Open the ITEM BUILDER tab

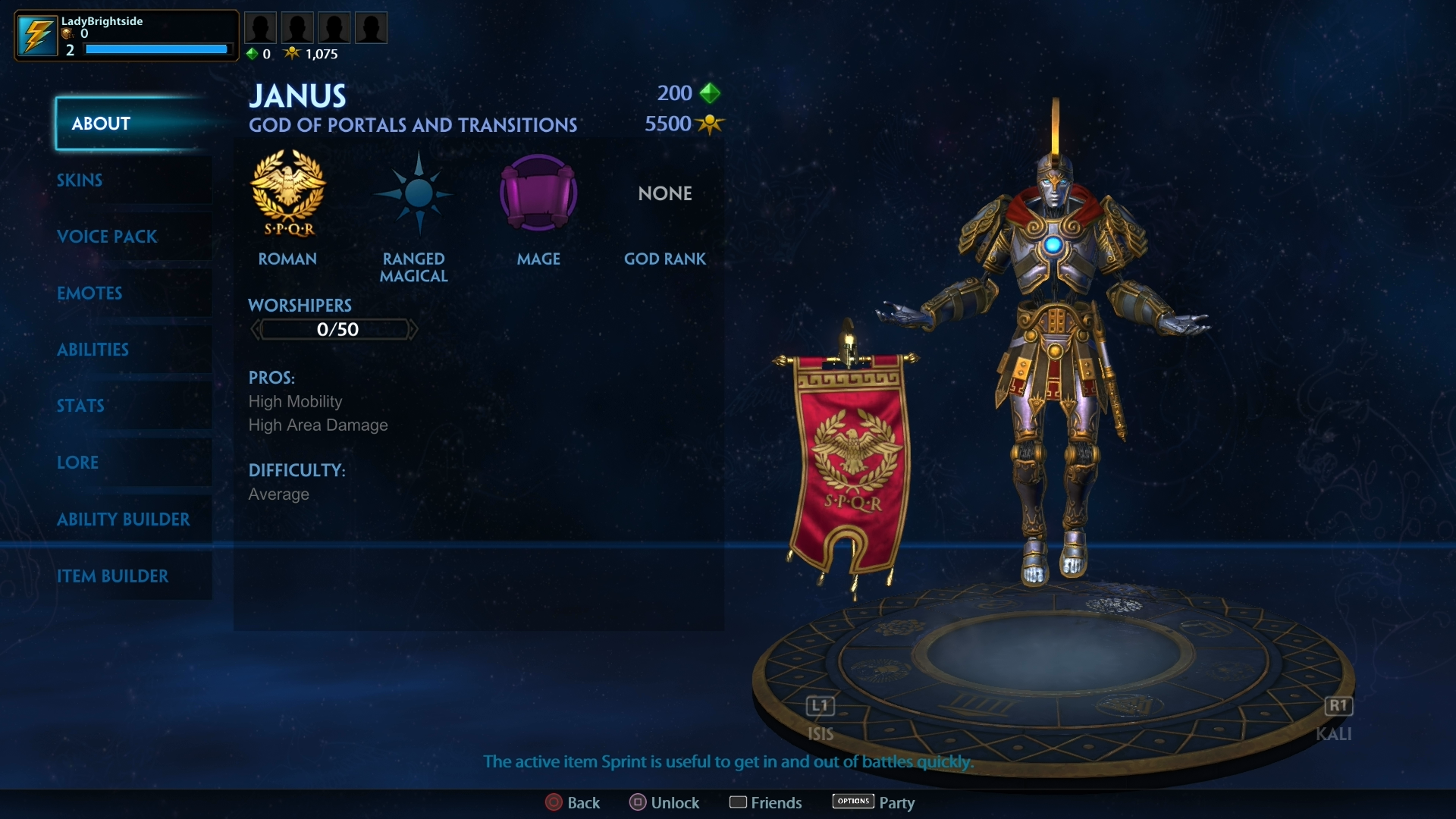[114, 576]
